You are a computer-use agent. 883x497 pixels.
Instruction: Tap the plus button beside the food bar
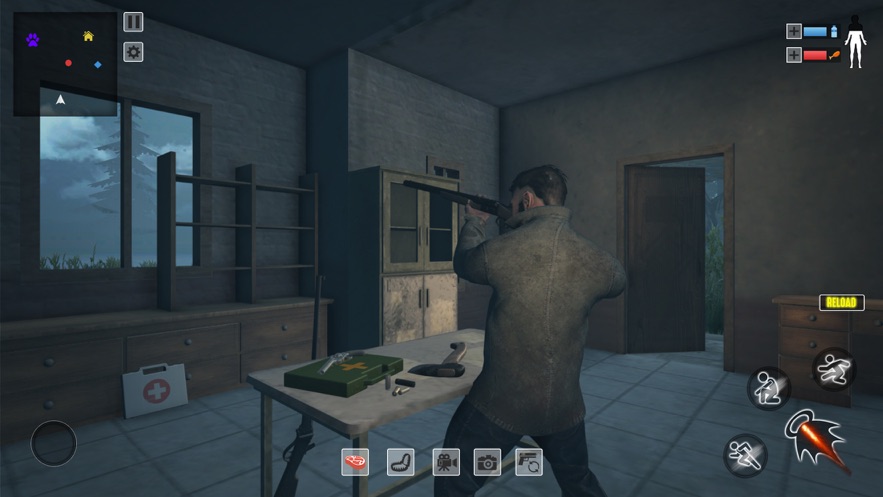[794, 55]
